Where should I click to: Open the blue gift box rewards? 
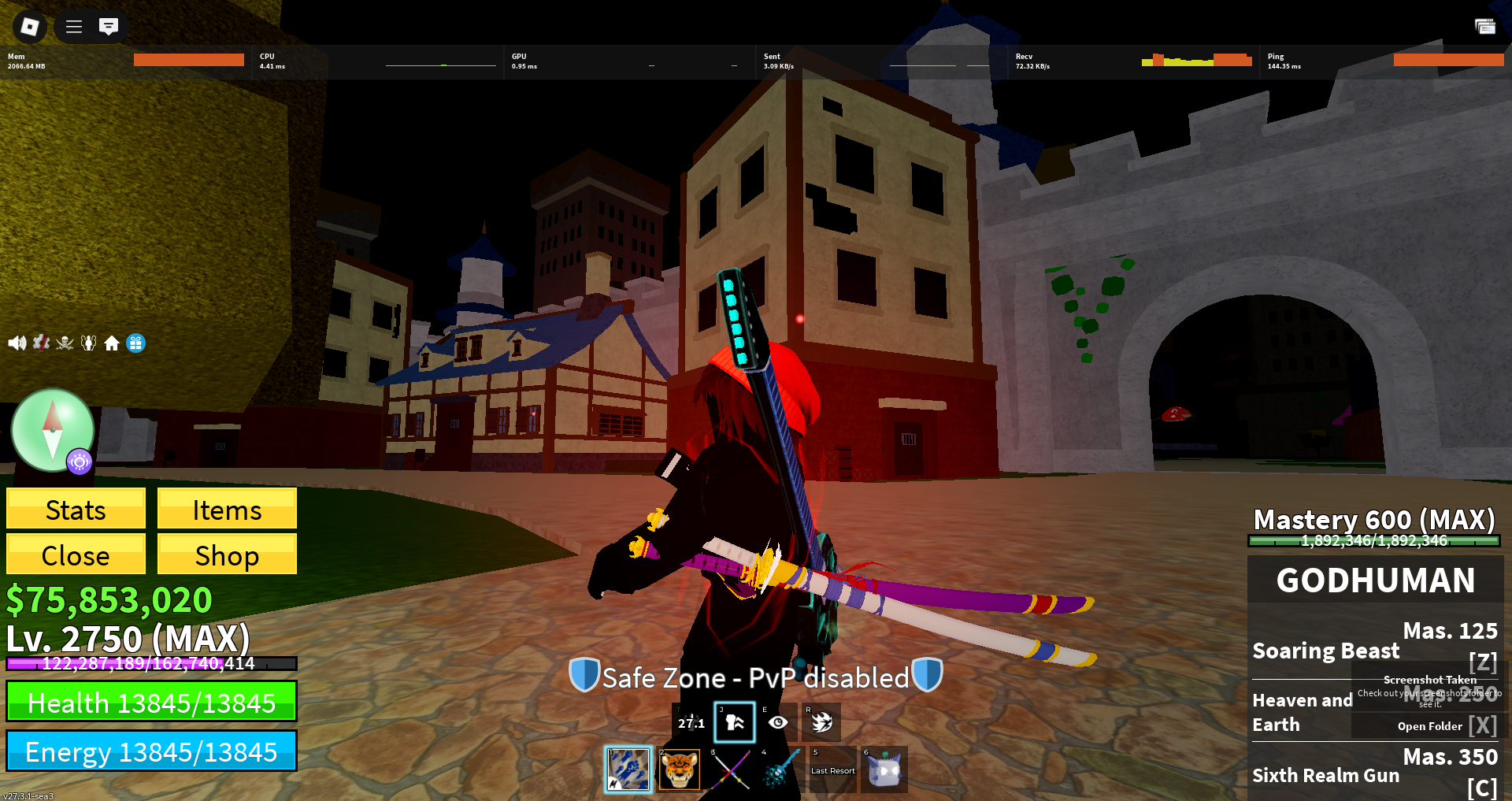[x=136, y=343]
